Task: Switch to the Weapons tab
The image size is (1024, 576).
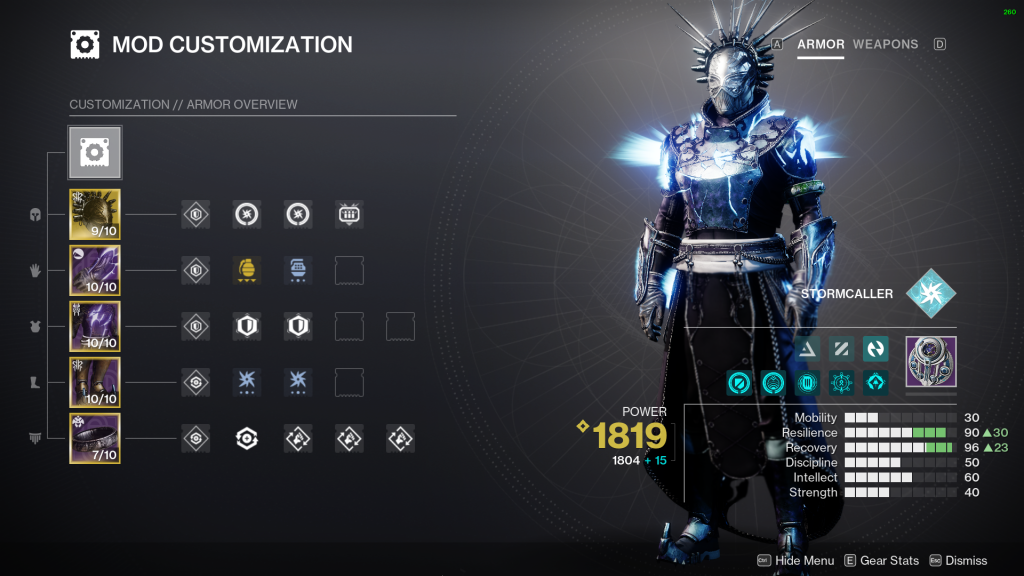Action: pyautogui.click(x=885, y=44)
